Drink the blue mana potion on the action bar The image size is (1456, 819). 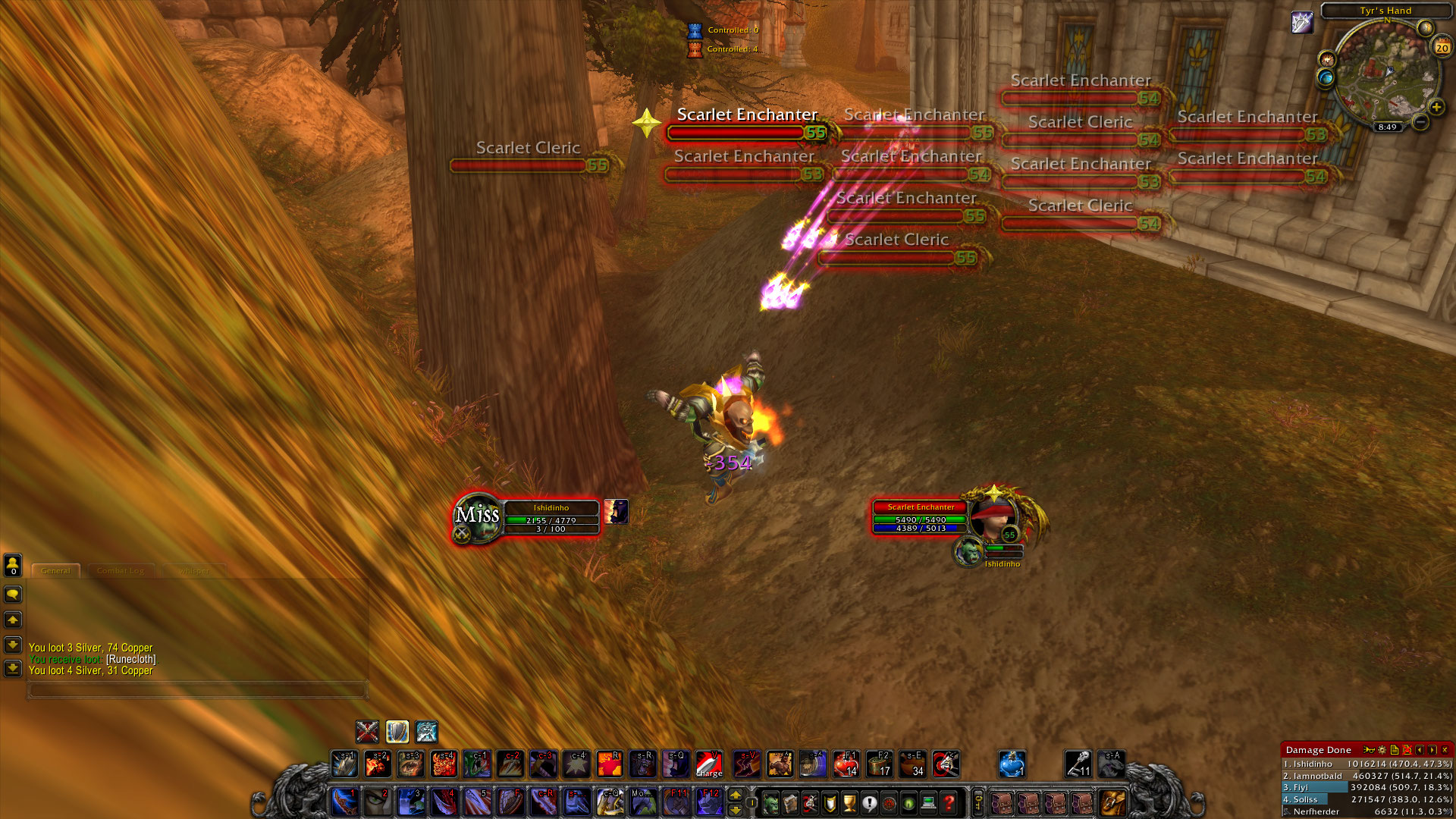(1011, 763)
